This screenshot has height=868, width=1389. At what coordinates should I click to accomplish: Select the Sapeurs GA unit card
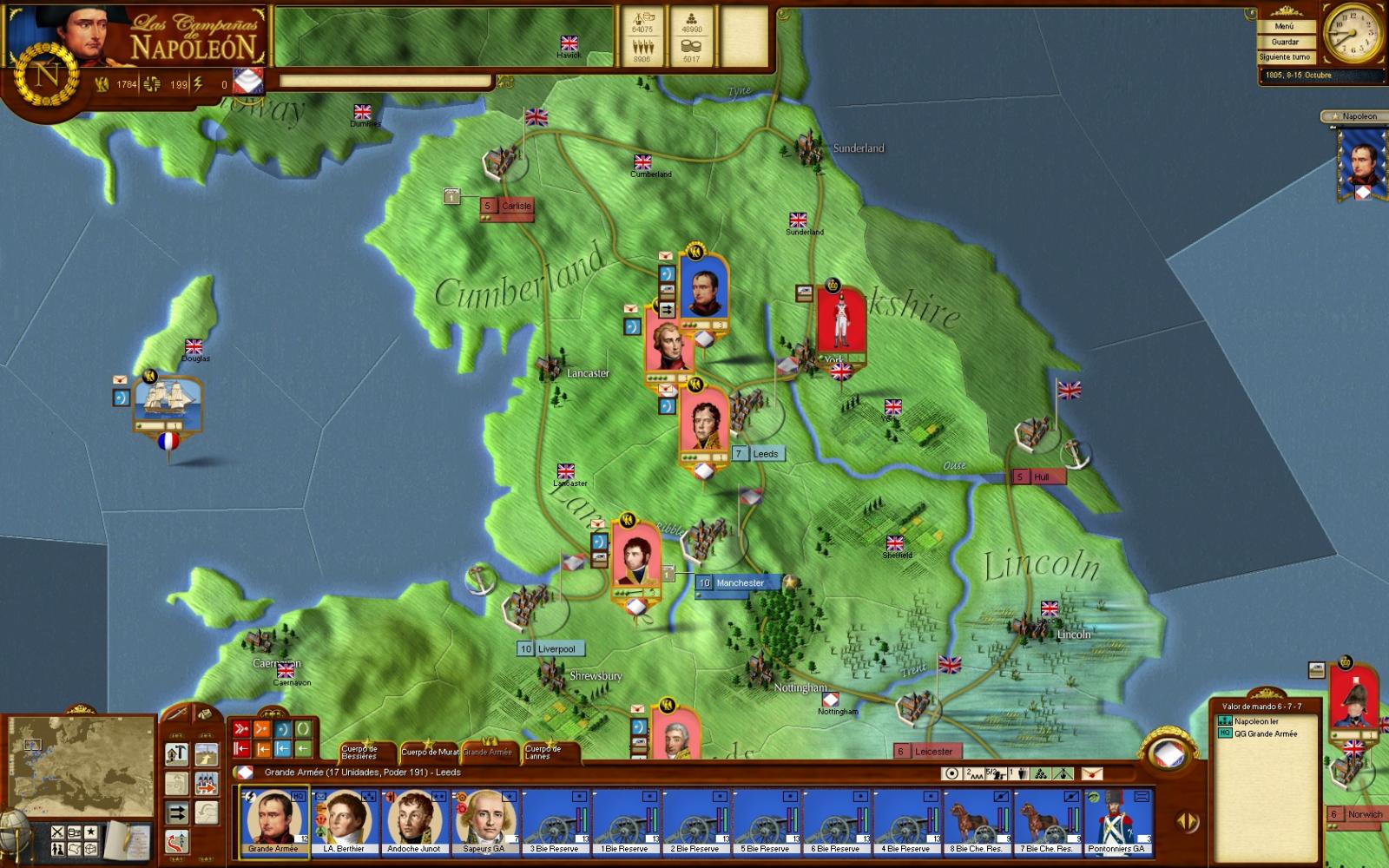(484, 822)
